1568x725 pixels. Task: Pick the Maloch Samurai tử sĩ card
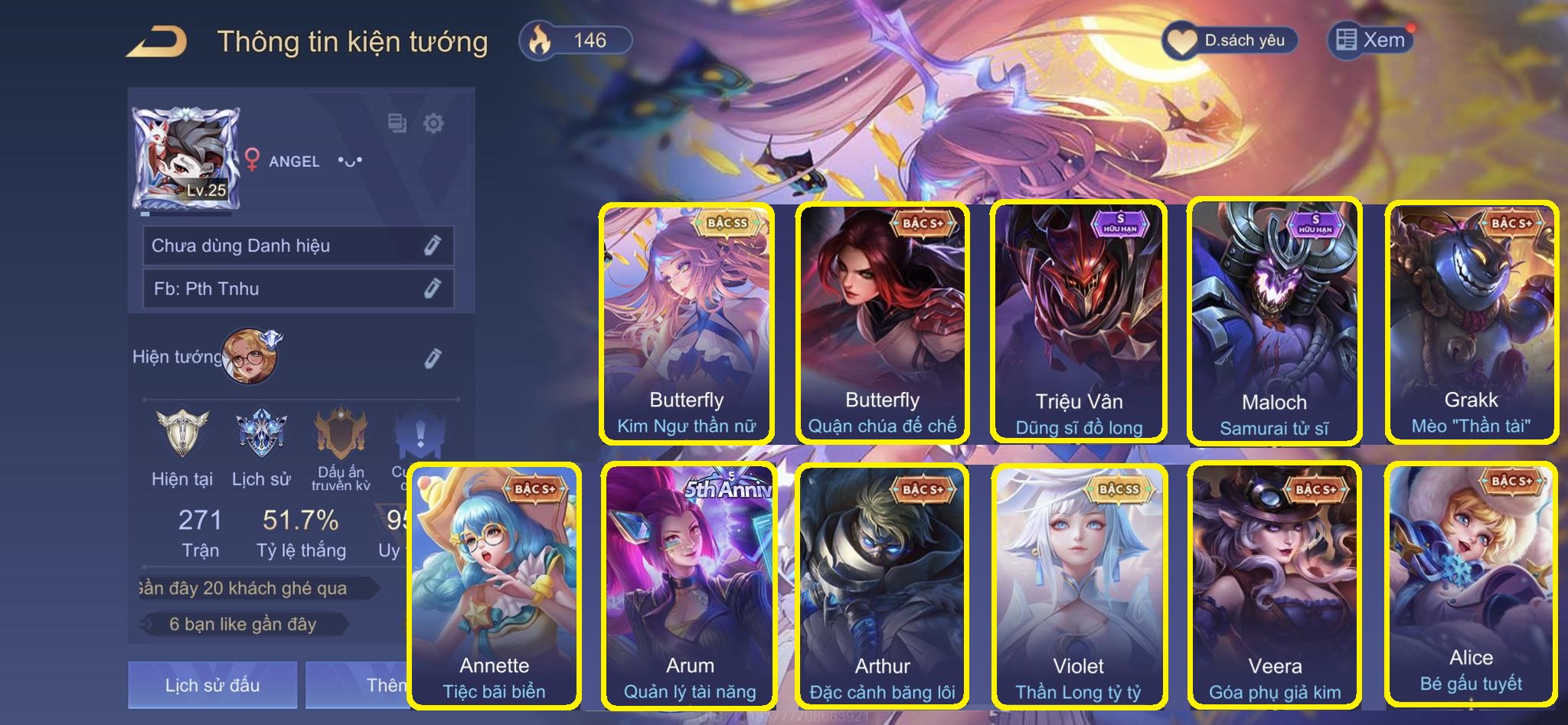(x=1274, y=323)
